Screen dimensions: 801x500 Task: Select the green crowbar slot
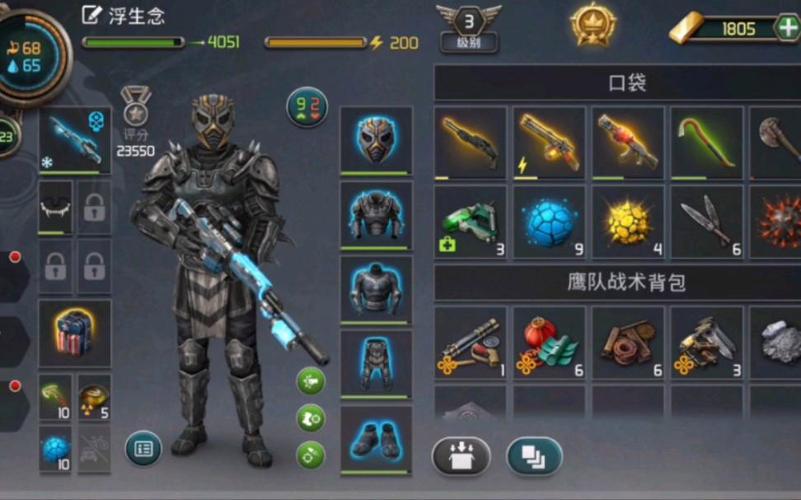point(705,142)
